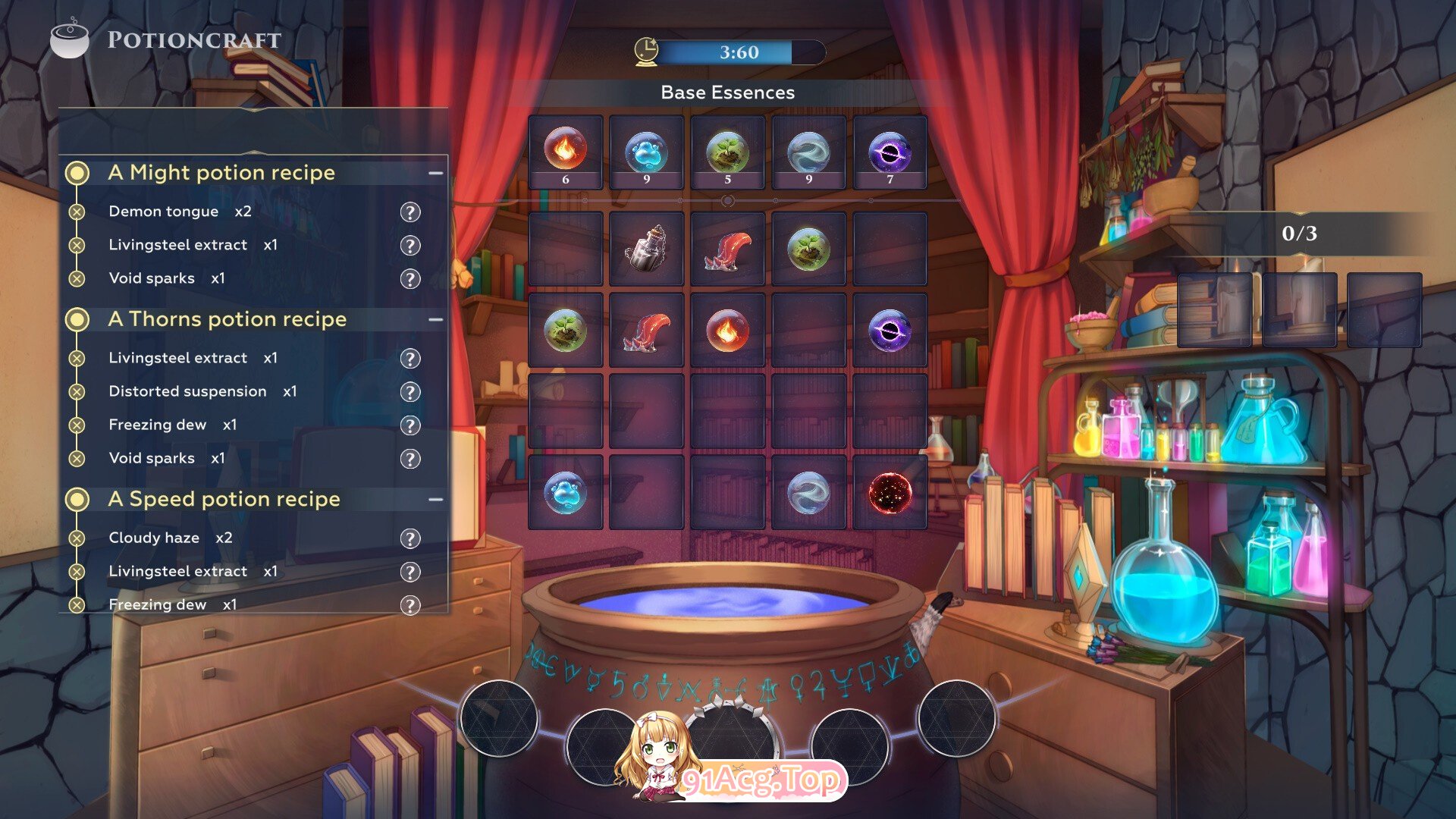
Task: Select the A Might potion recipe header
Action: click(x=221, y=173)
